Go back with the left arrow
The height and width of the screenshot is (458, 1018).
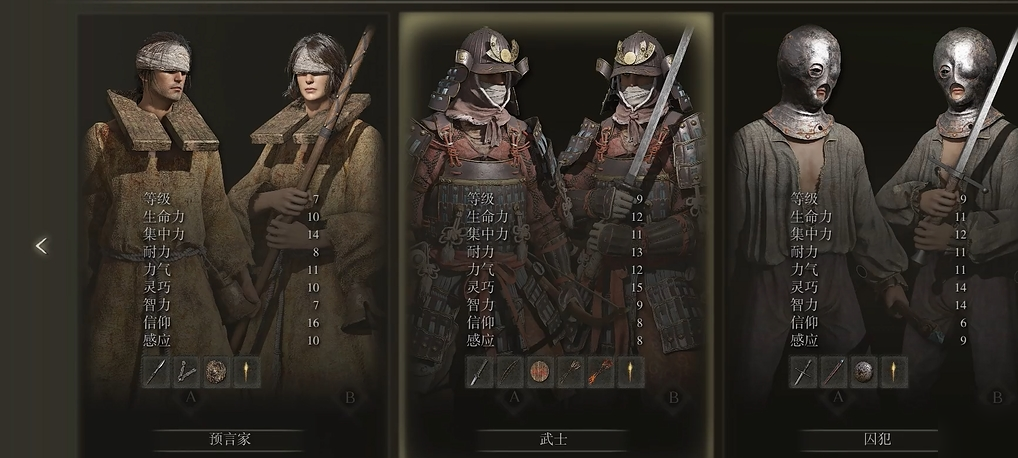pos(41,245)
